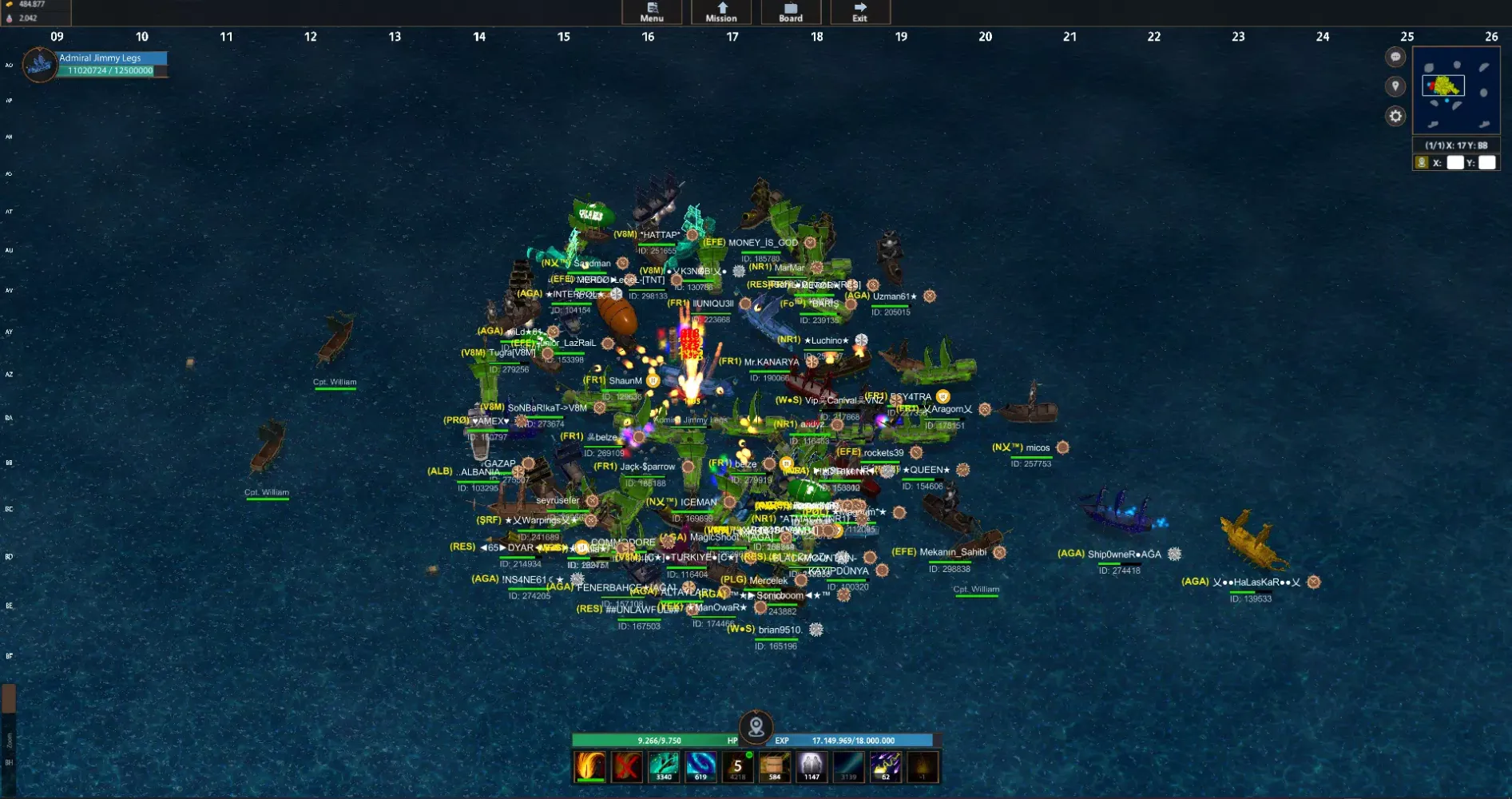Select the wooden crate item with 584
This screenshot has height=799, width=1512.
pyautogui.click(x=775, y=767)
